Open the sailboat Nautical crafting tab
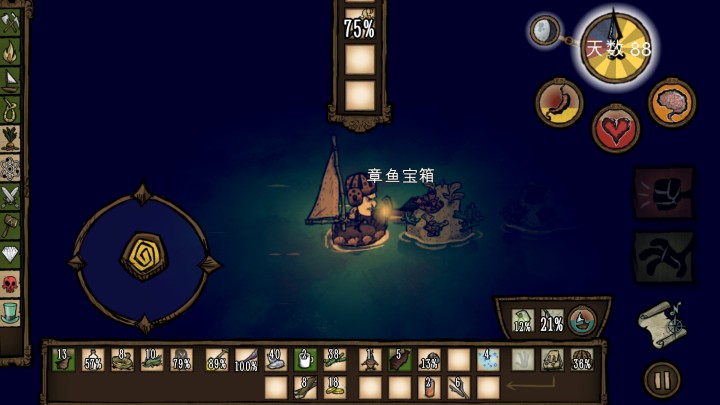 coord(11,78)
